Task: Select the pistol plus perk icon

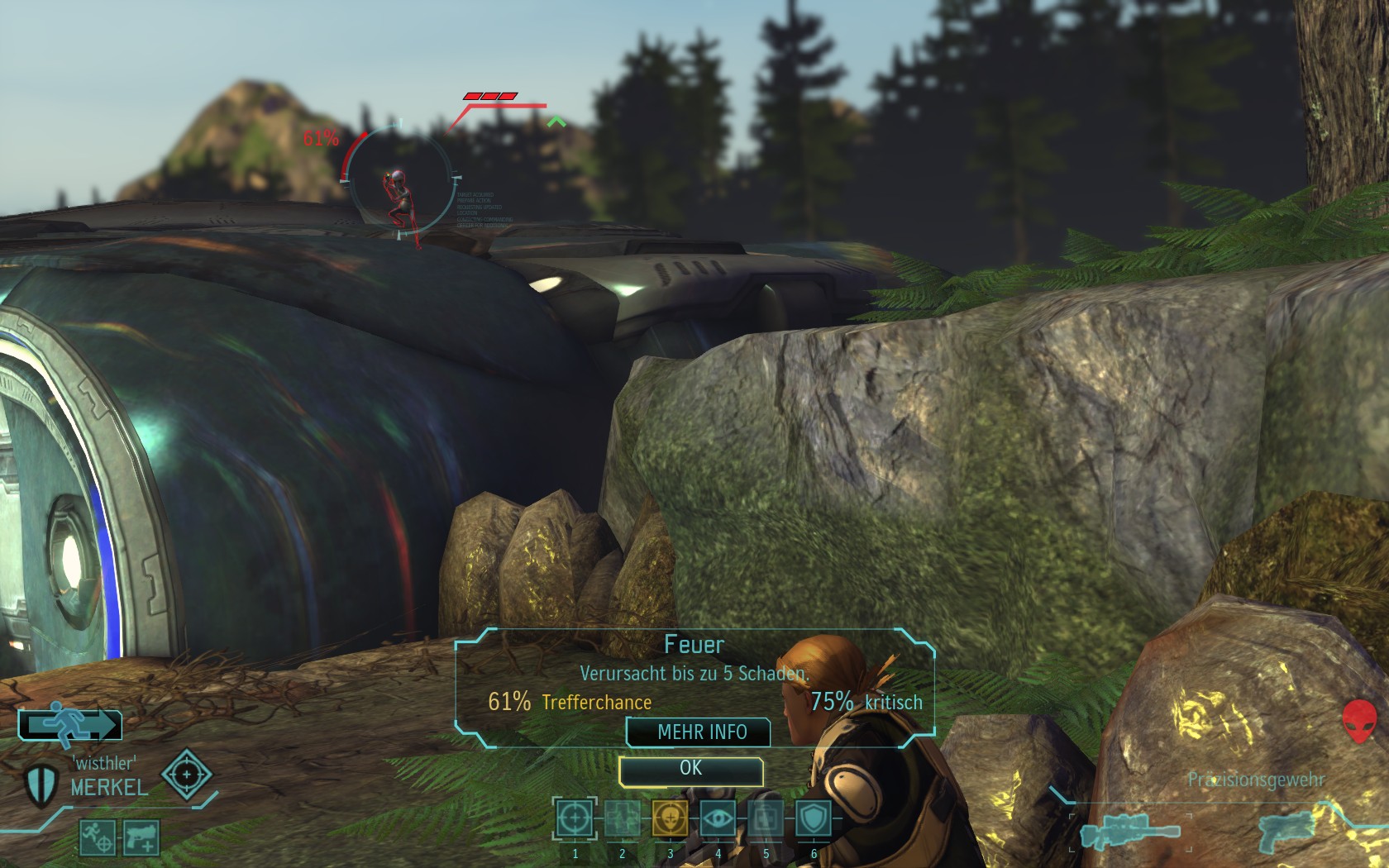Action: (141, 837)
